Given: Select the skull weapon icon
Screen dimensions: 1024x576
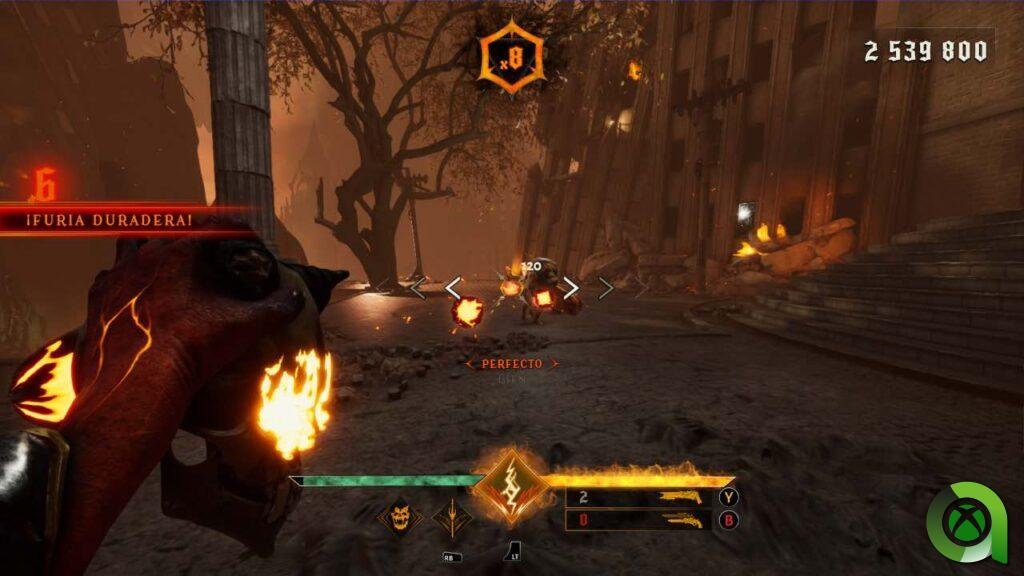Looking at the screenshot, I should pos(399,517).
